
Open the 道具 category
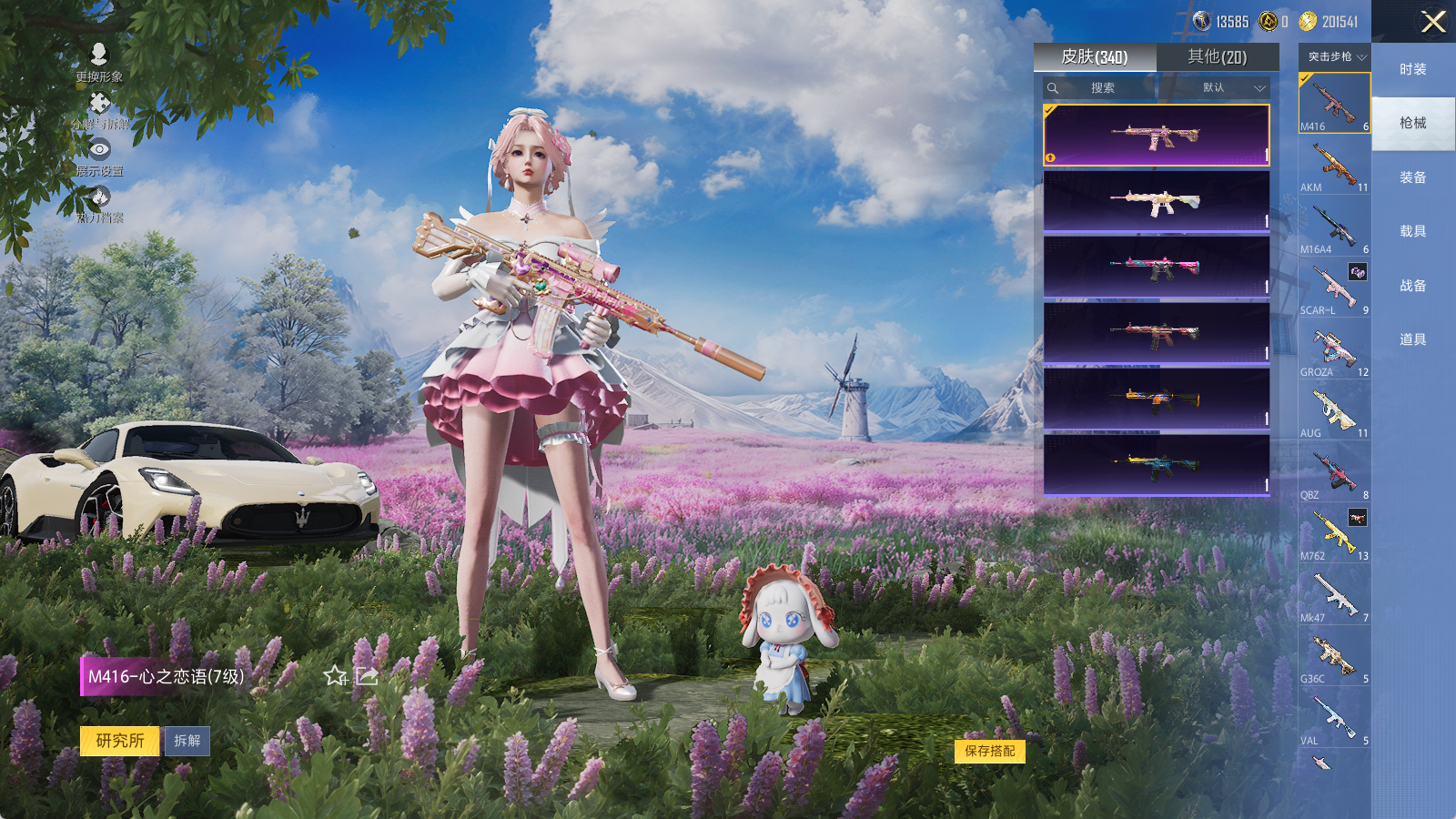click(x=1412, y=339)
